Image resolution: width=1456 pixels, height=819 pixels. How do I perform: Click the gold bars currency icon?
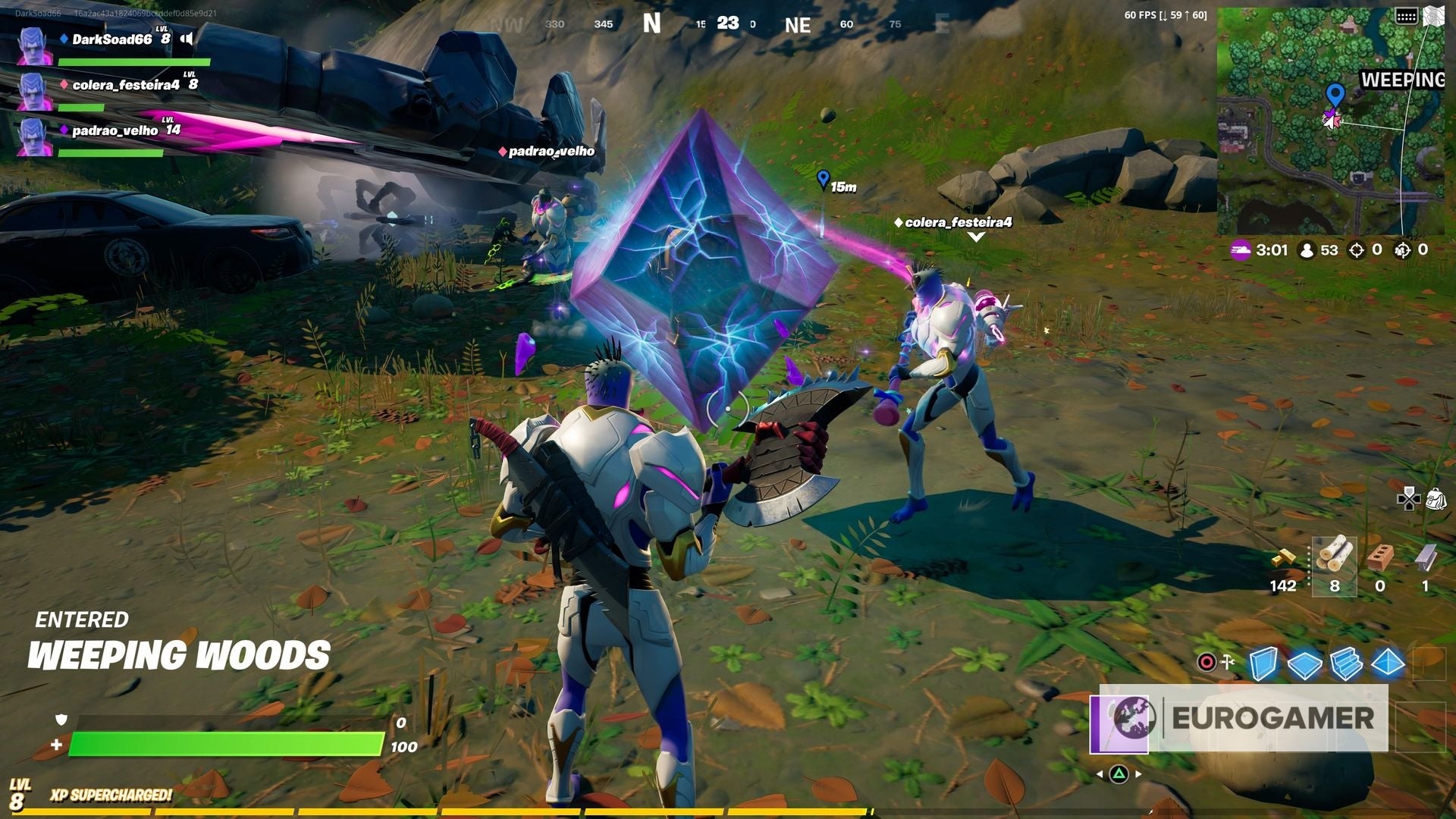click(1284, 559)
